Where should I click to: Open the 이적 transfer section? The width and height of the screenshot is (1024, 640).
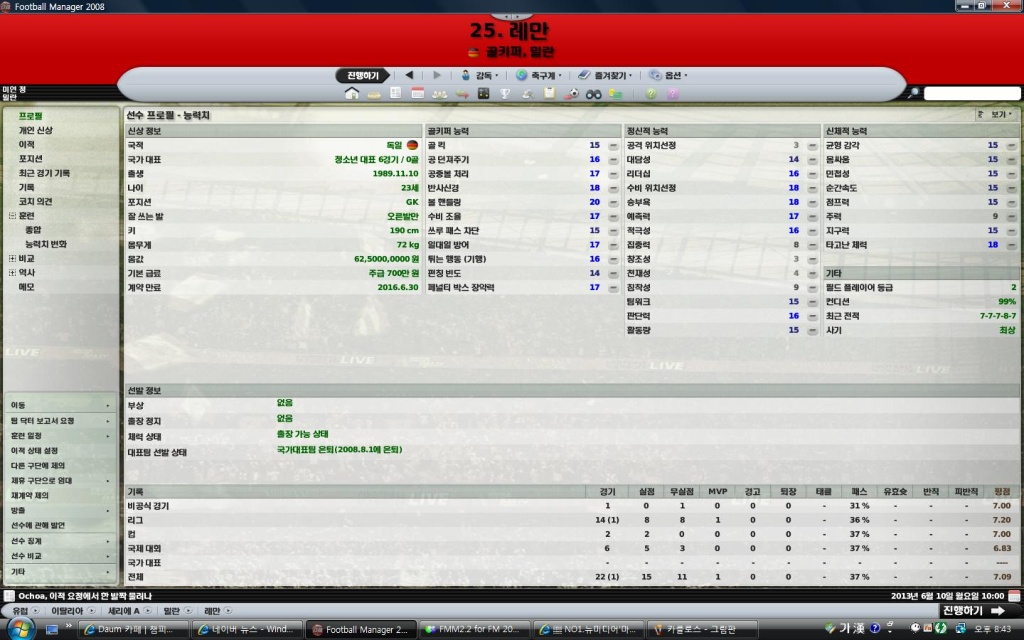(27, 144)
